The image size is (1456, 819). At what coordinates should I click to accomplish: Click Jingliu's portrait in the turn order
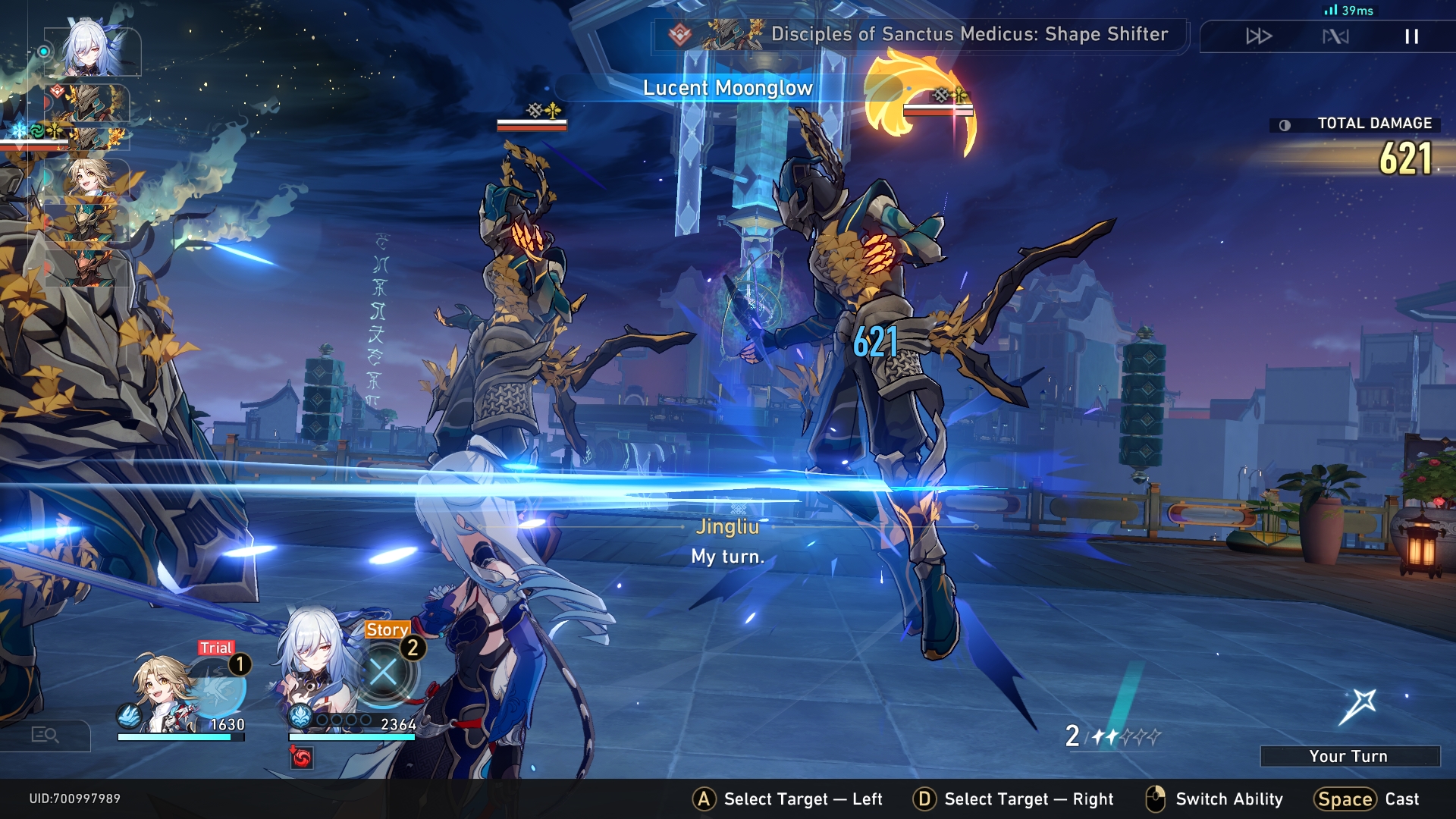tap(92, 51)
